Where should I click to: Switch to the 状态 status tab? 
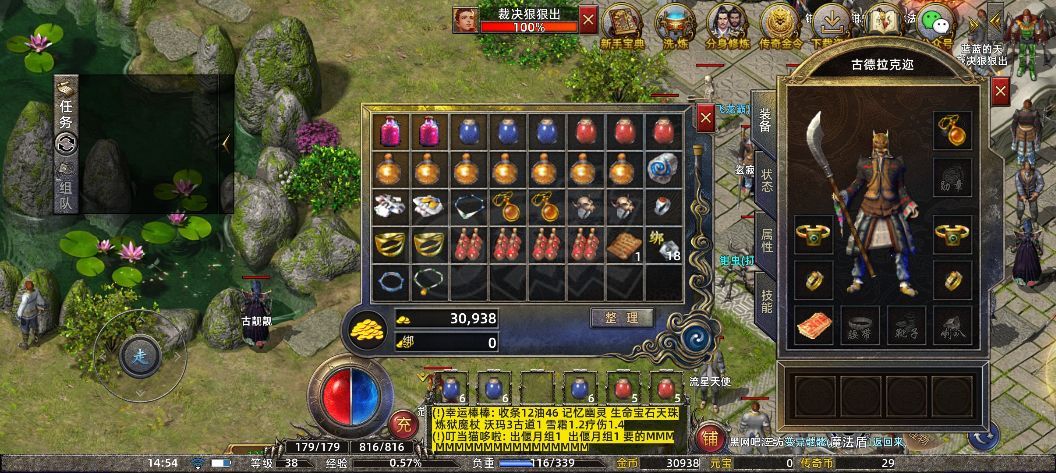[765, 180]
